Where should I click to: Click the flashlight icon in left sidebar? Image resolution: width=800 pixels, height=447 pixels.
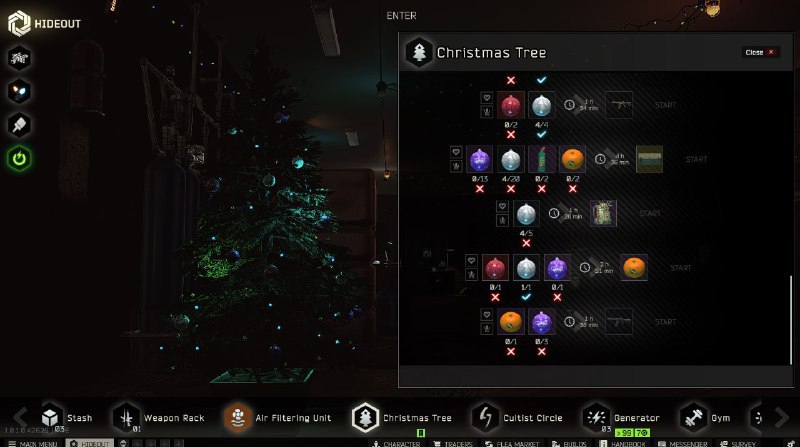[20, 124]
